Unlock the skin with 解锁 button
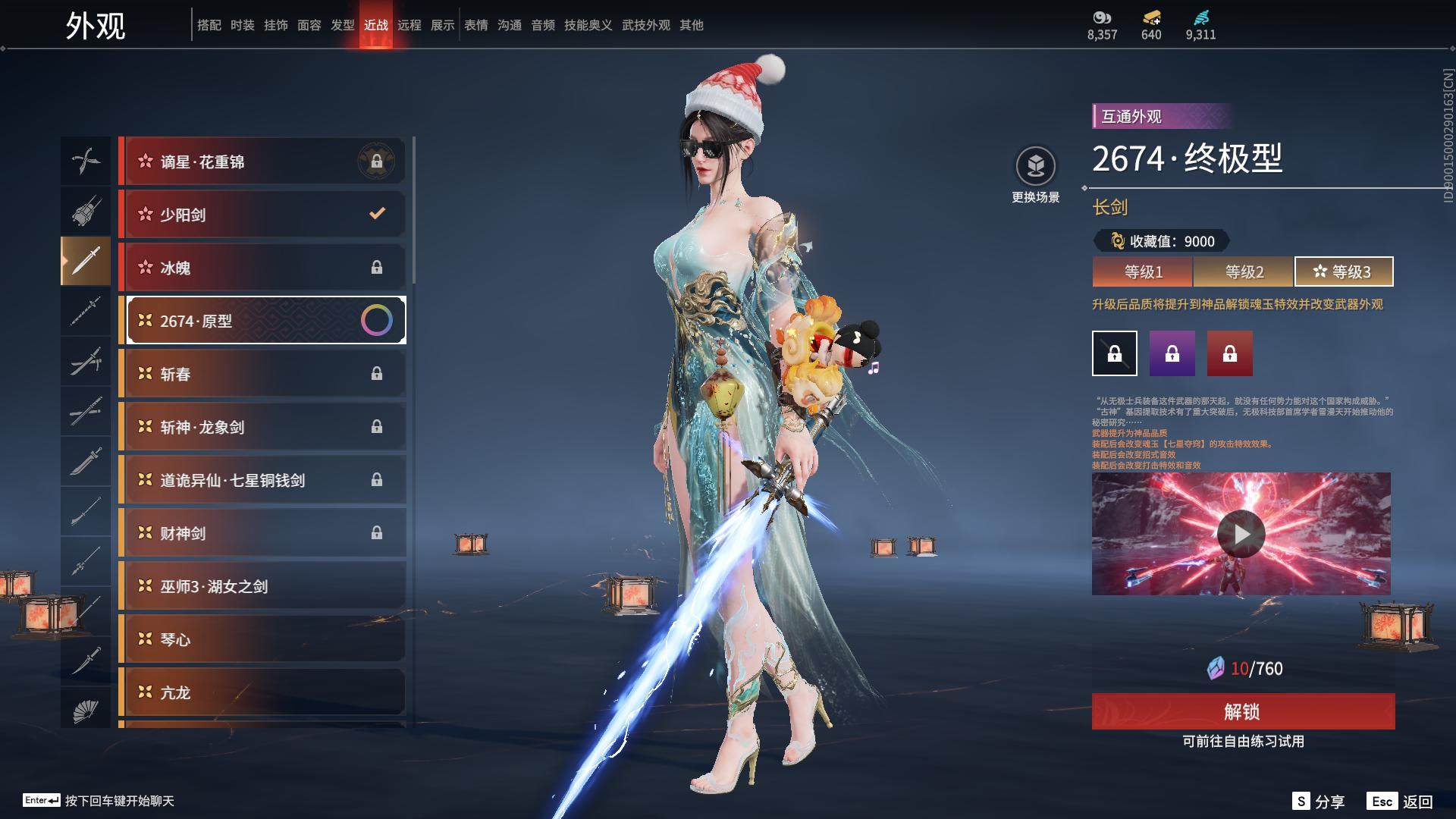This screenshot has height=819, width=1456. point(1243,711)
